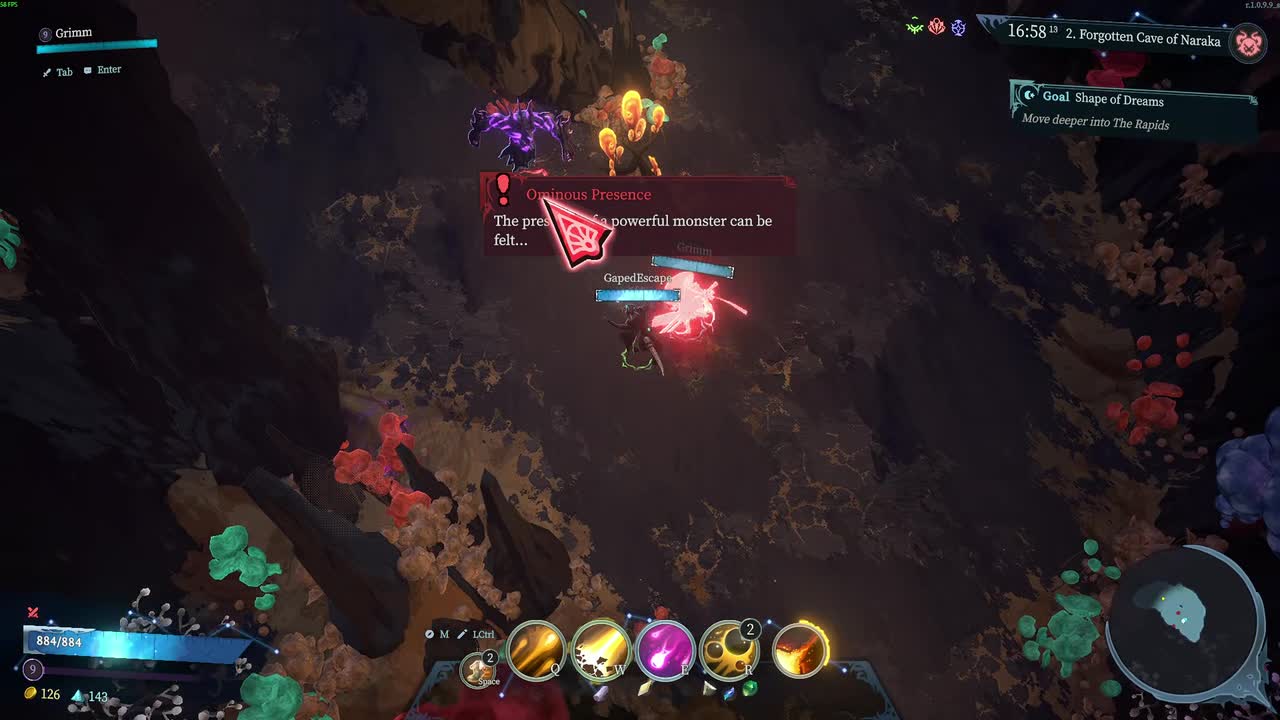Pick the purple orb status icon
Screen dimensions: 1280x720
[x=958, y=28]
